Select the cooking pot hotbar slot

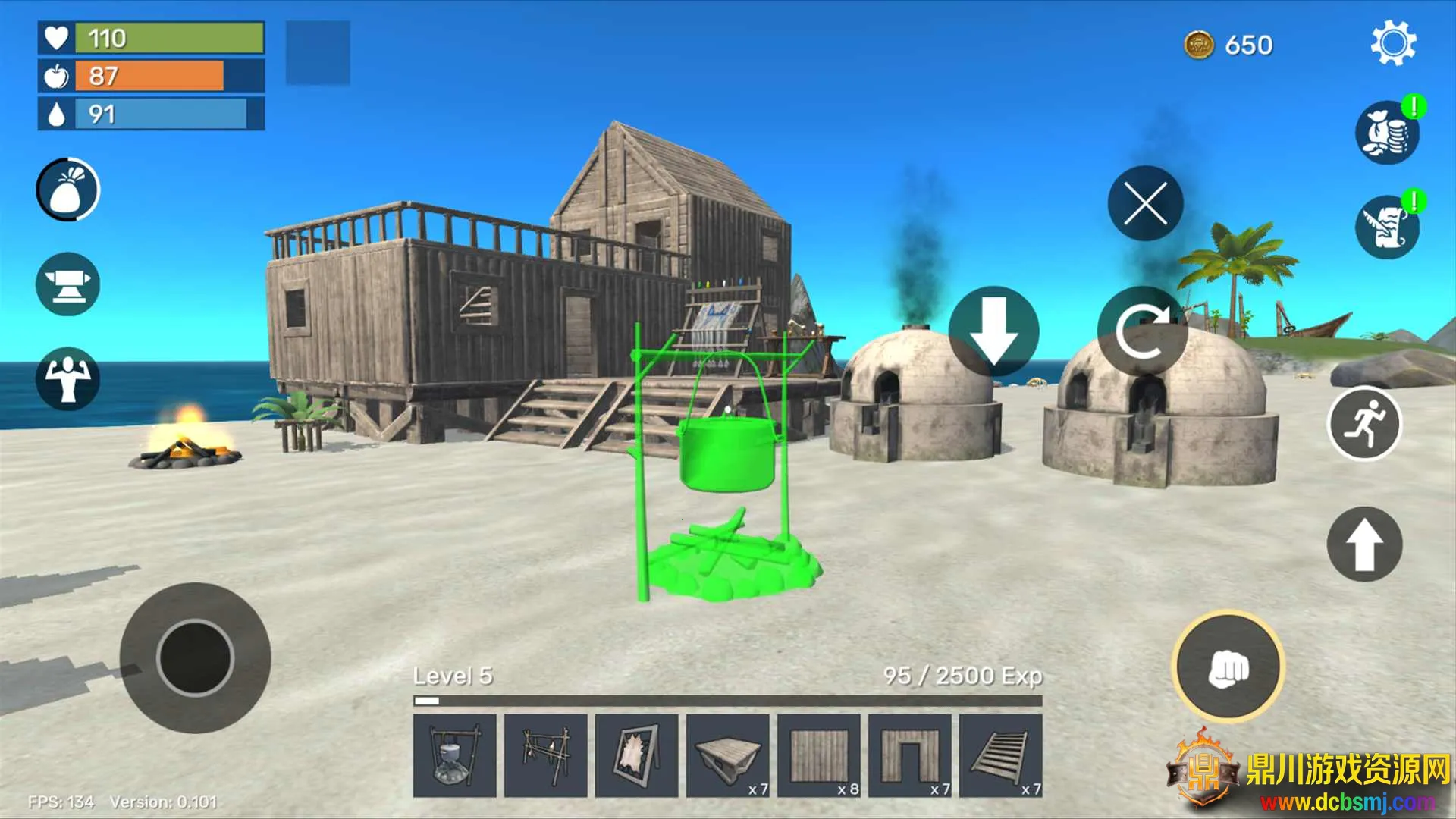(x=455, y=755)
